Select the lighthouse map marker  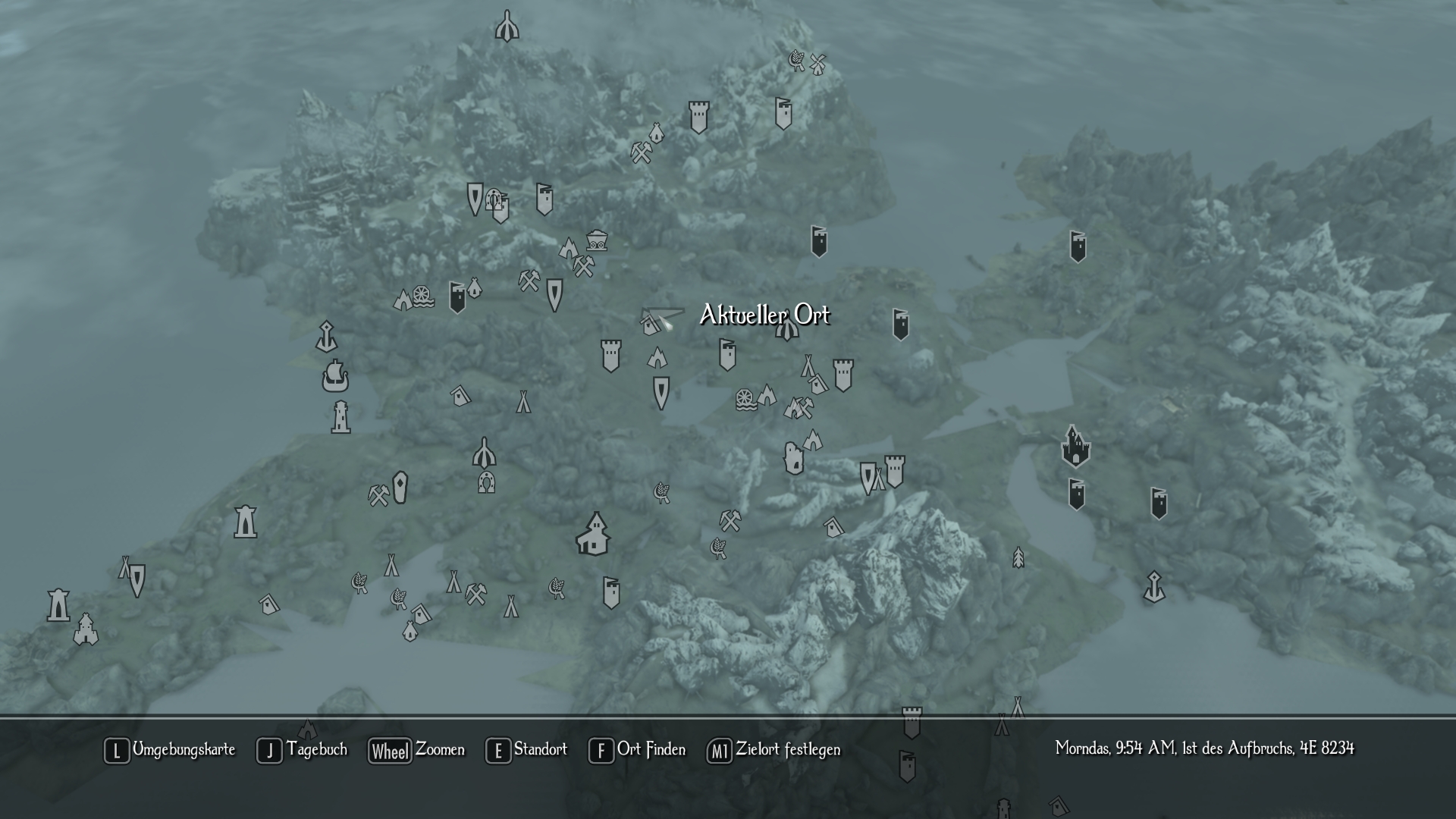[340, 416]
